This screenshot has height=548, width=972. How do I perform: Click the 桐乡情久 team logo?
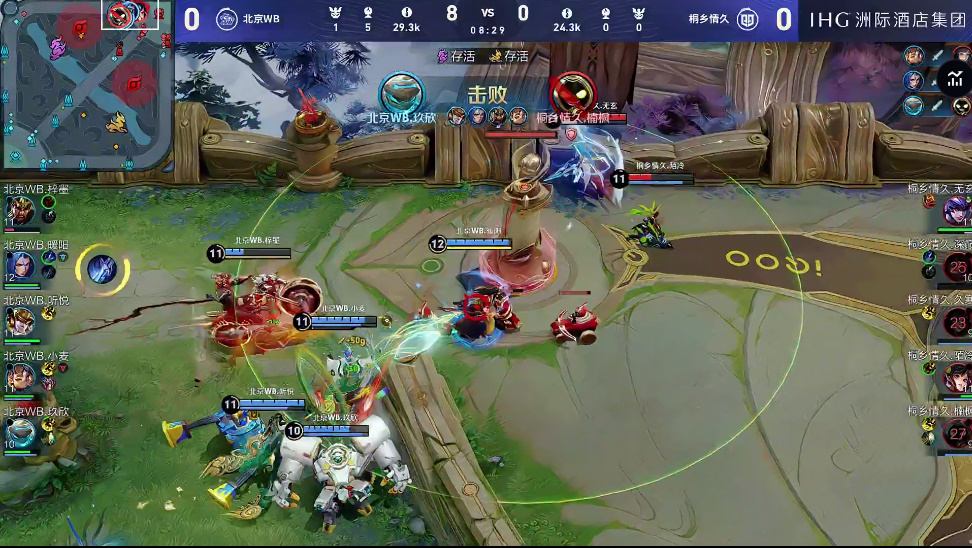747,19
